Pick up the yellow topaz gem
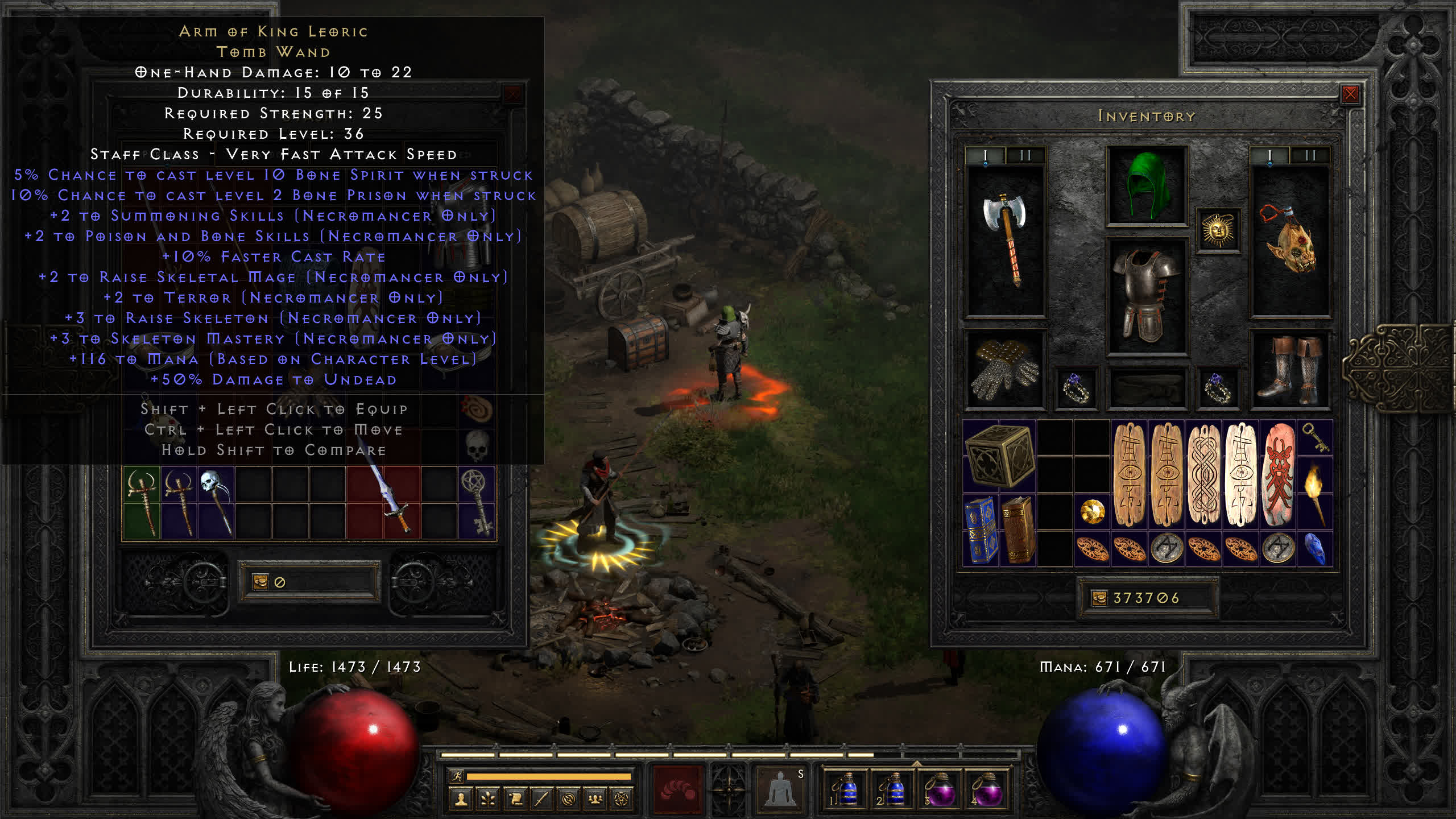The height and width of the screenshot is (819, 1456). point(1092,512)
